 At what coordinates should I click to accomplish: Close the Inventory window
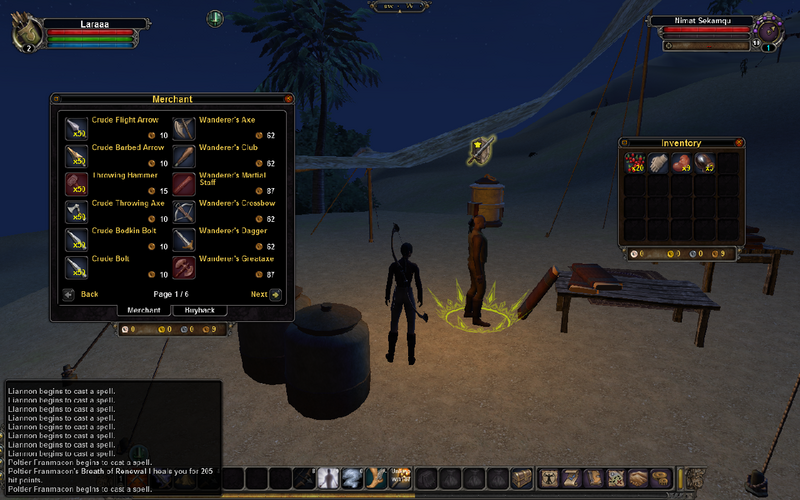739,143
